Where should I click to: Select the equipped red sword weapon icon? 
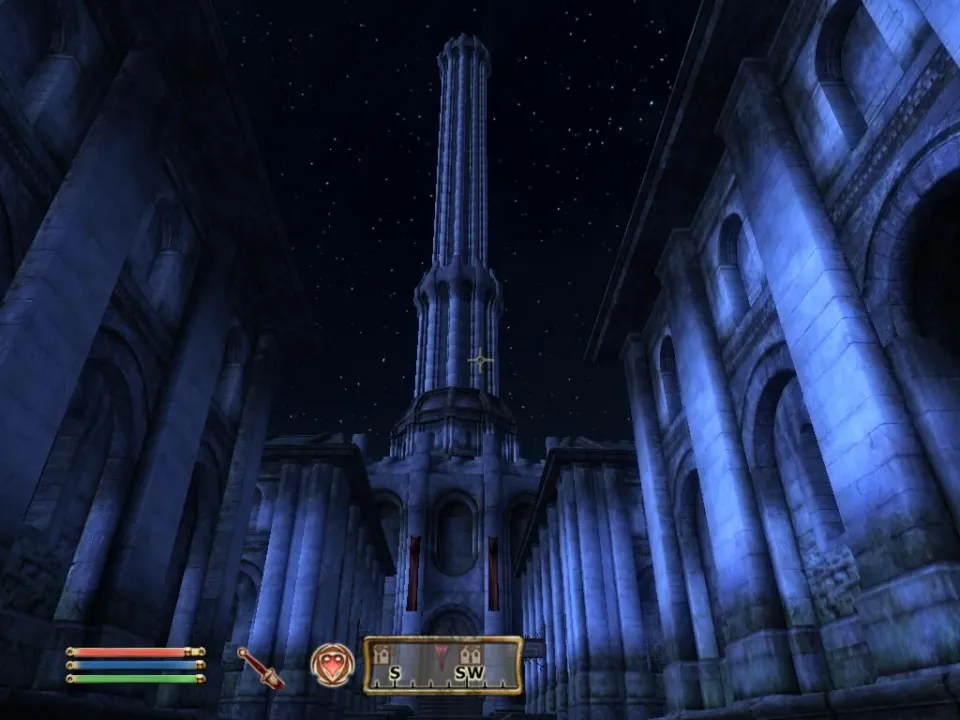[x=260, y=667]
